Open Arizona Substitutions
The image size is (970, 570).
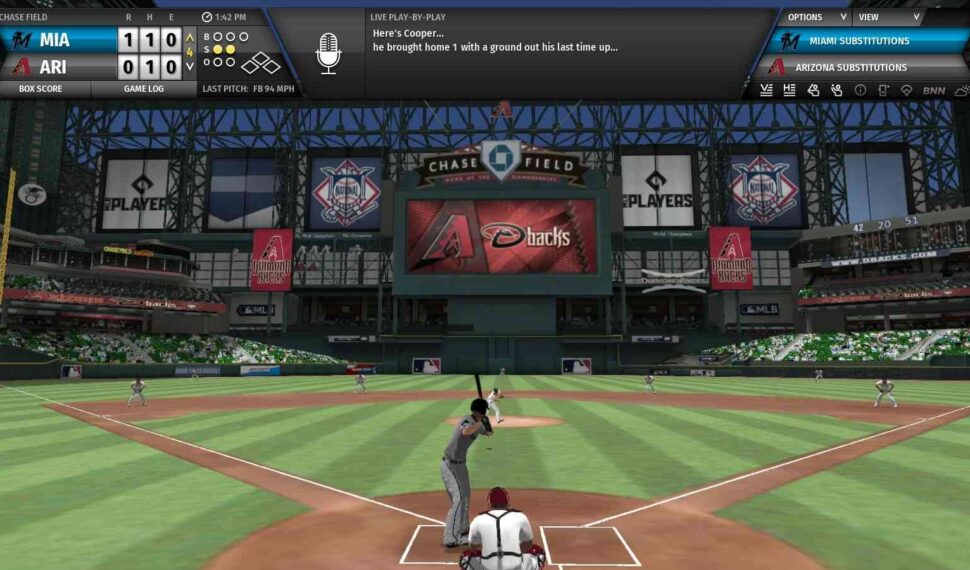coord(859,67)
